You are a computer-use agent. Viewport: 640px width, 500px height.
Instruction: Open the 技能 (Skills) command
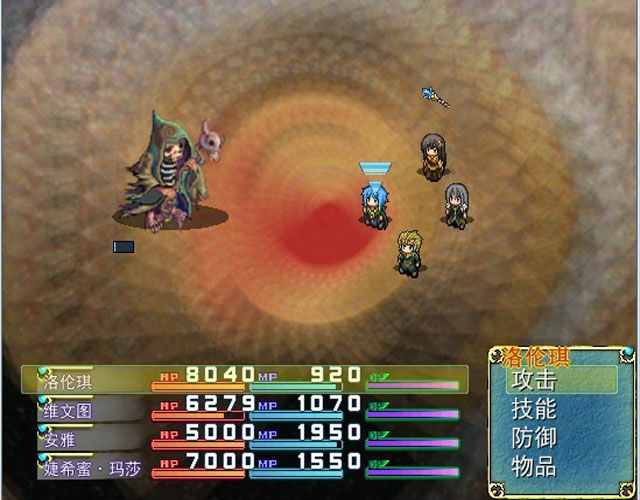[533, 409]
